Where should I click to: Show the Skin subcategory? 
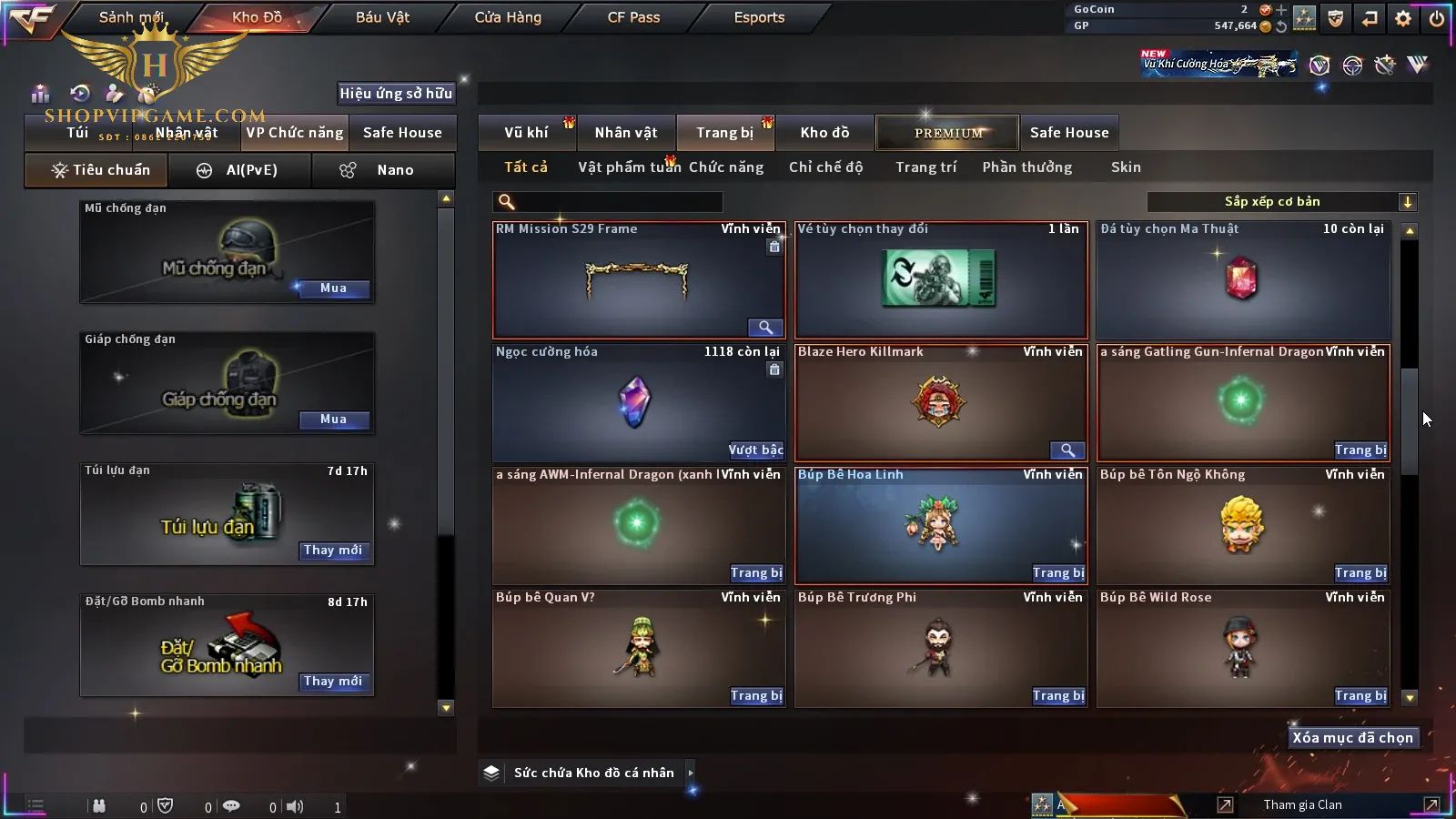pos(1126,167)
